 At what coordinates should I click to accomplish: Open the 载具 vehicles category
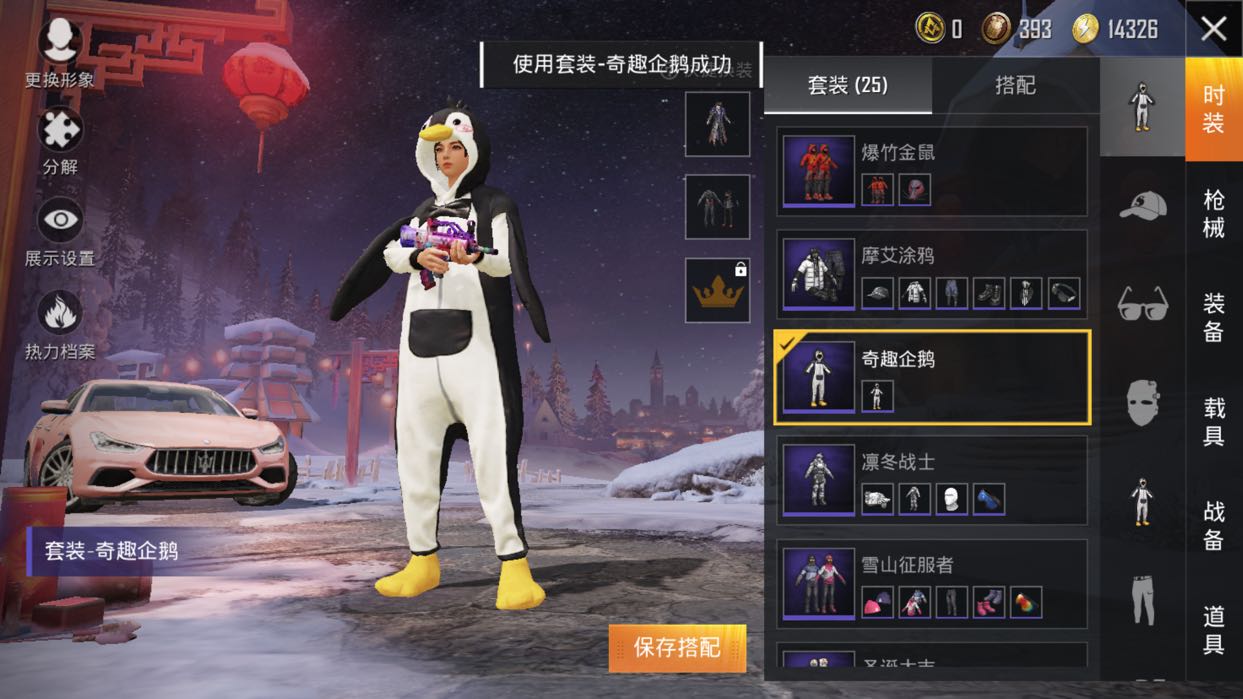pyautogui.click(x=1213, y=420)
